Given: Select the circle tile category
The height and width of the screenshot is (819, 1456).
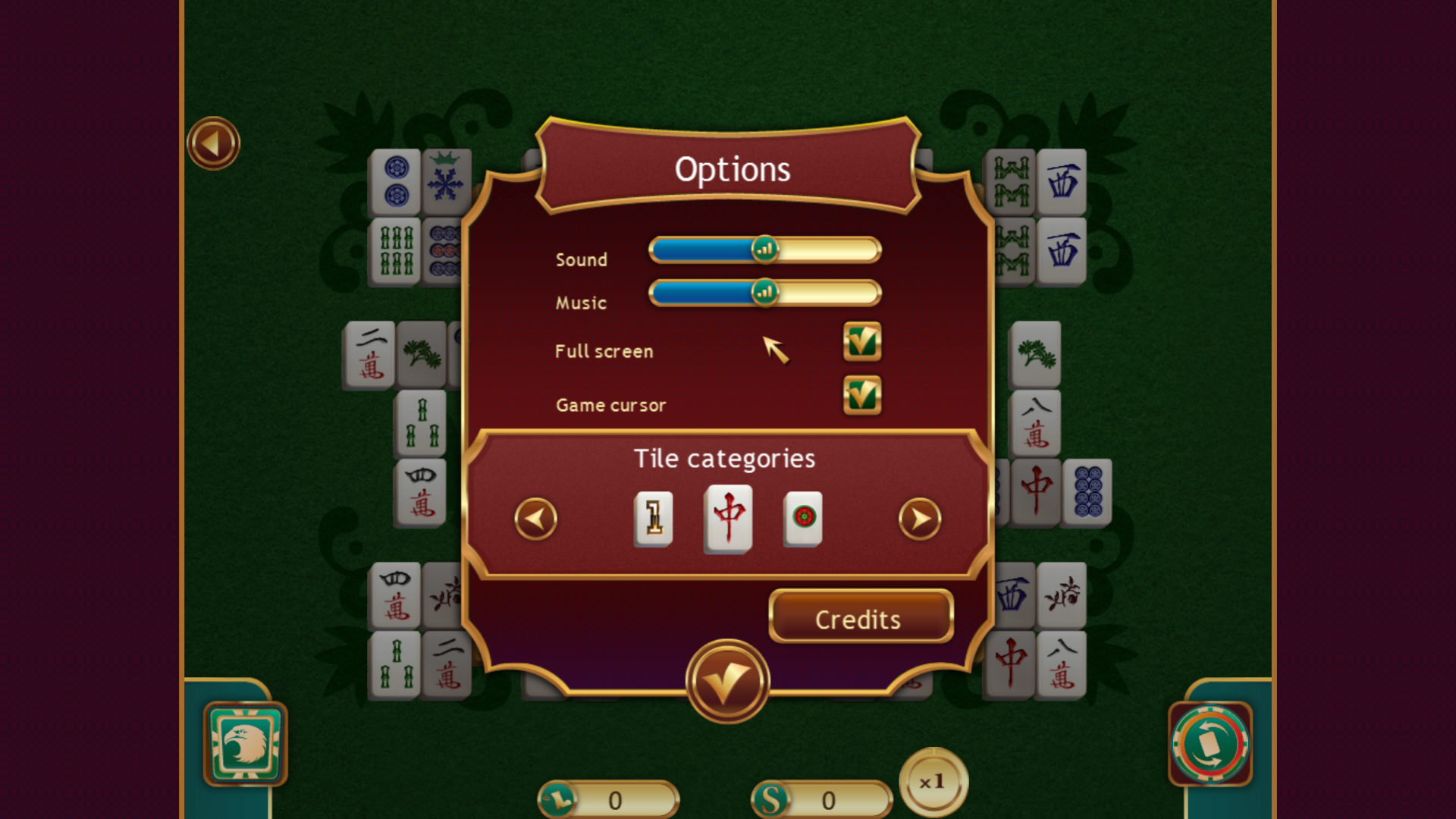Looking at the screenshot, I should 802,519.
